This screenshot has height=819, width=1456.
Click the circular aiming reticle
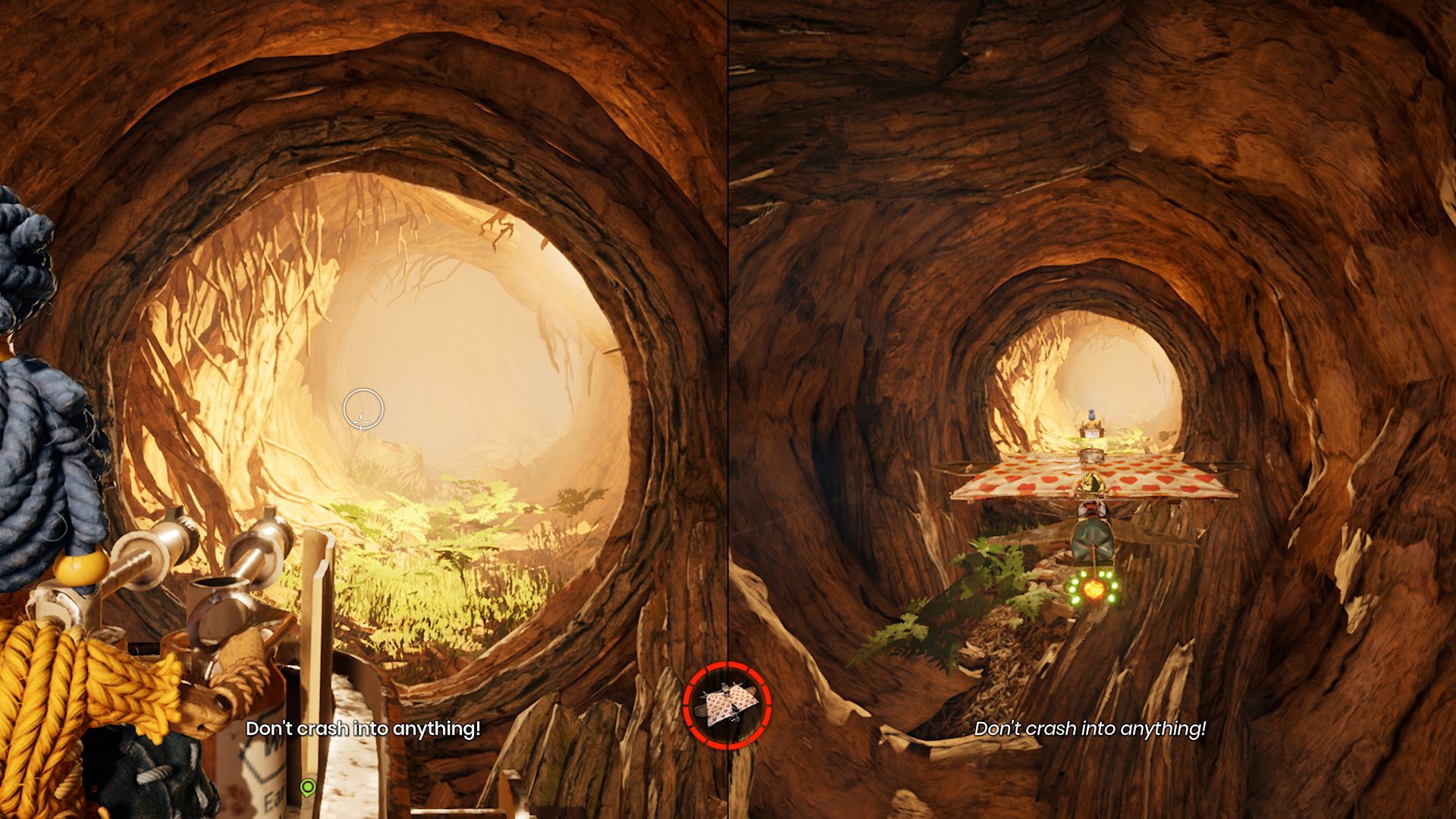(362, 409)
